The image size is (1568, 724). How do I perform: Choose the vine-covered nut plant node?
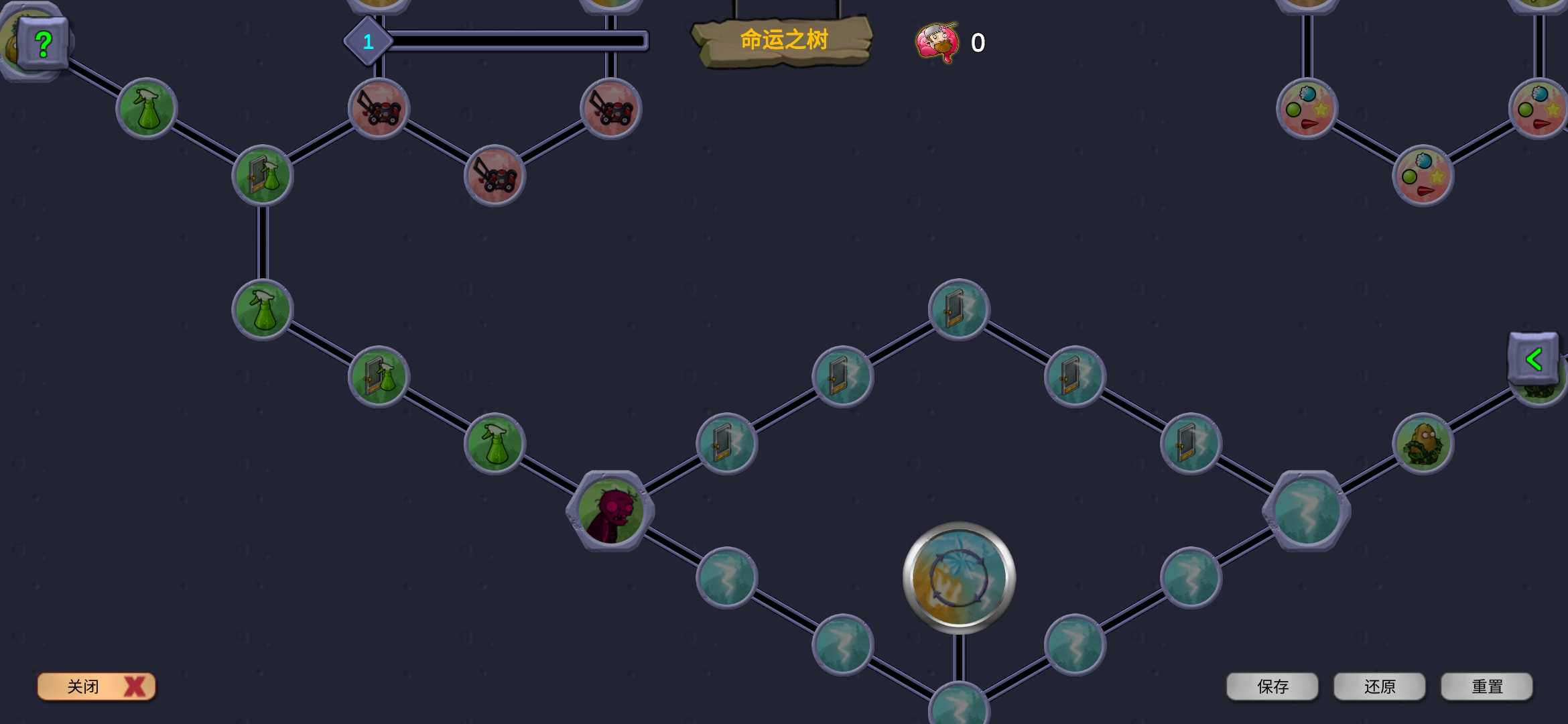1423,444
